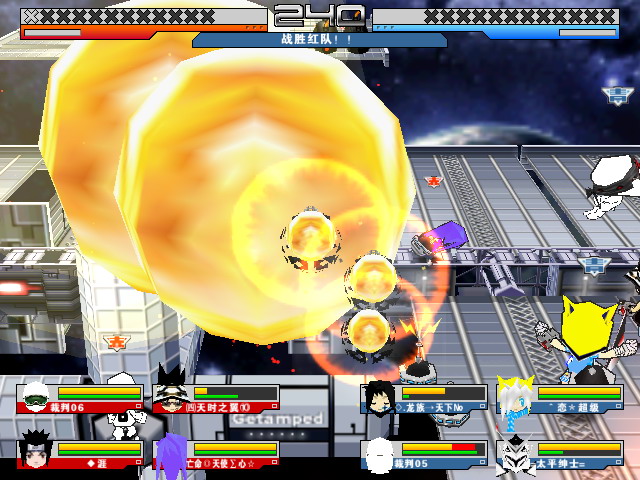The height and width of the screenshot is (480, 640).
Task: Select the 亡命◎天使∑心☆ player panel
Action: (x=215, y=455)
